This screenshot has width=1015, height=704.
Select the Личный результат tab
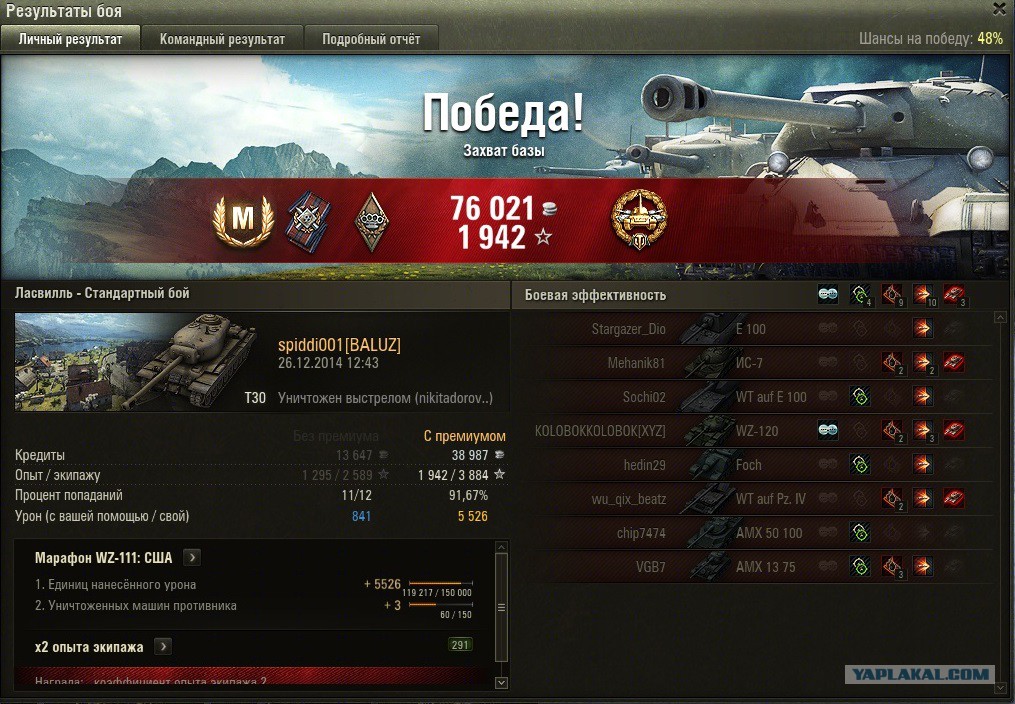(70, 39)
